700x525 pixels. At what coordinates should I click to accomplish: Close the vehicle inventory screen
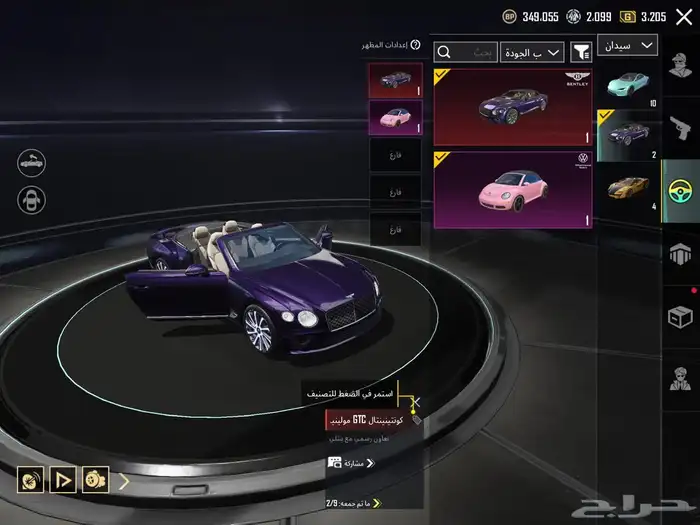684,17
